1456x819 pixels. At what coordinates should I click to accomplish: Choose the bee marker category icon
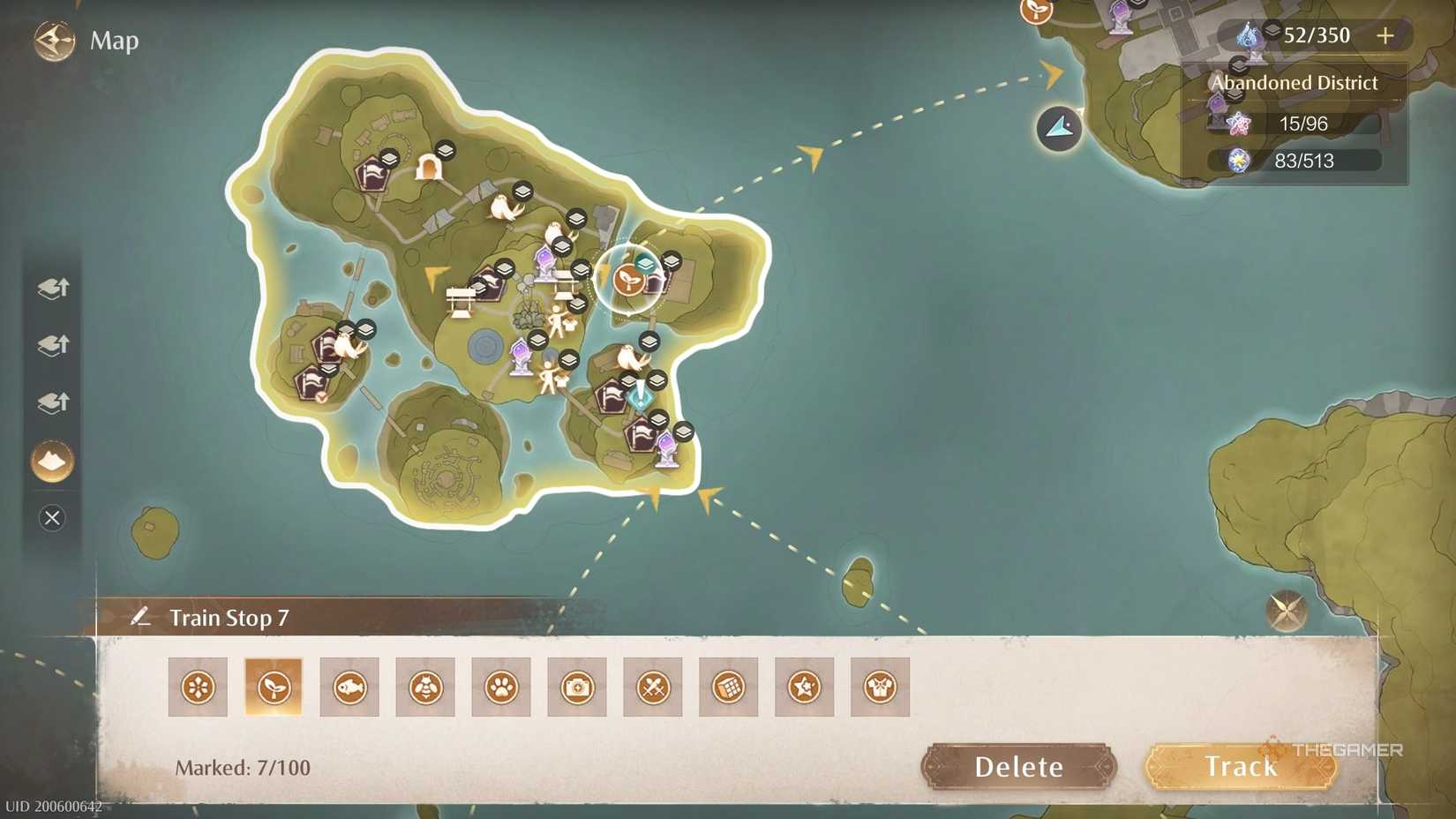click(424, 687)
